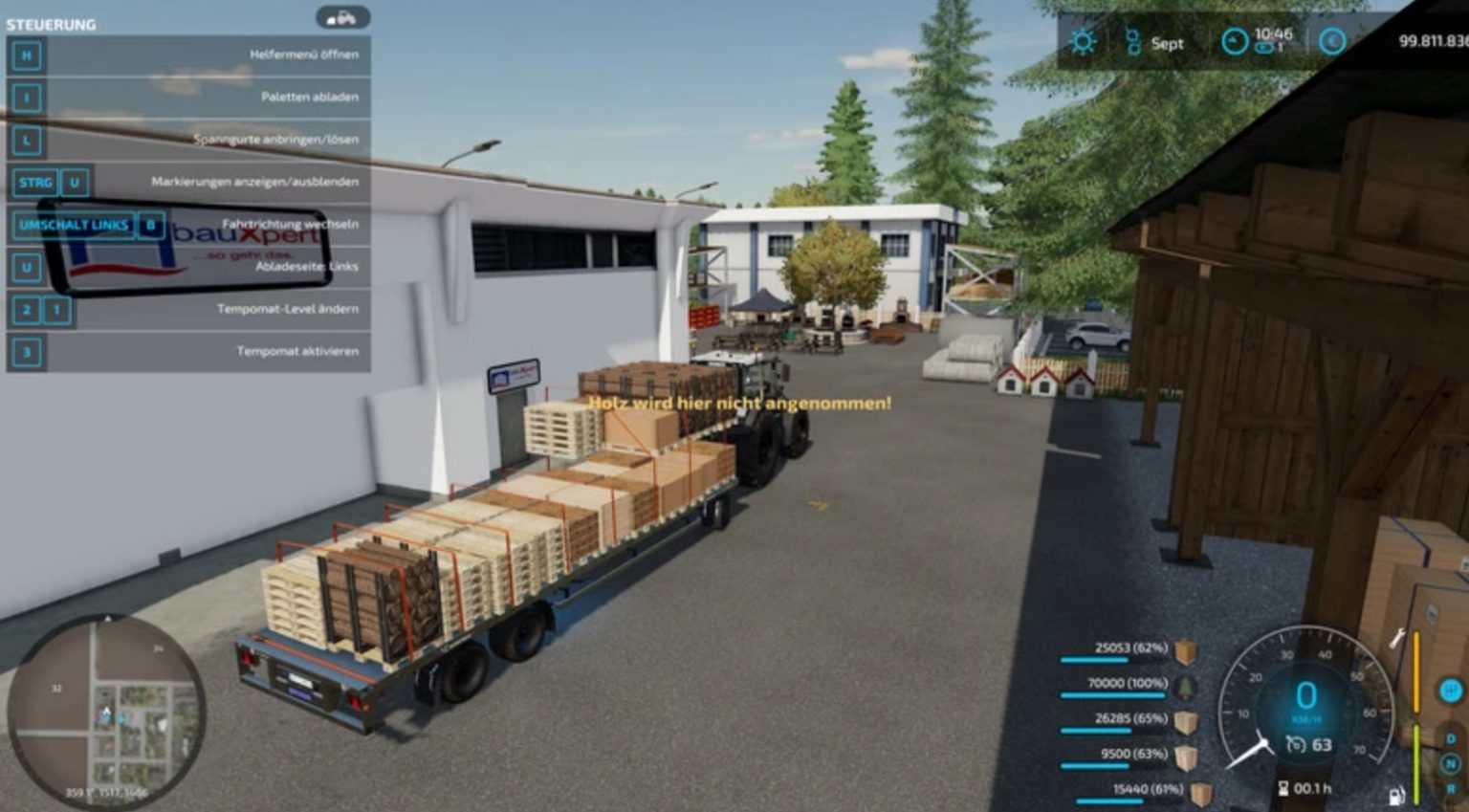The height and width of the screenshot is (812, 1469).
Task: Select the clock icon showing 10:46
Action: [1233, 40]
